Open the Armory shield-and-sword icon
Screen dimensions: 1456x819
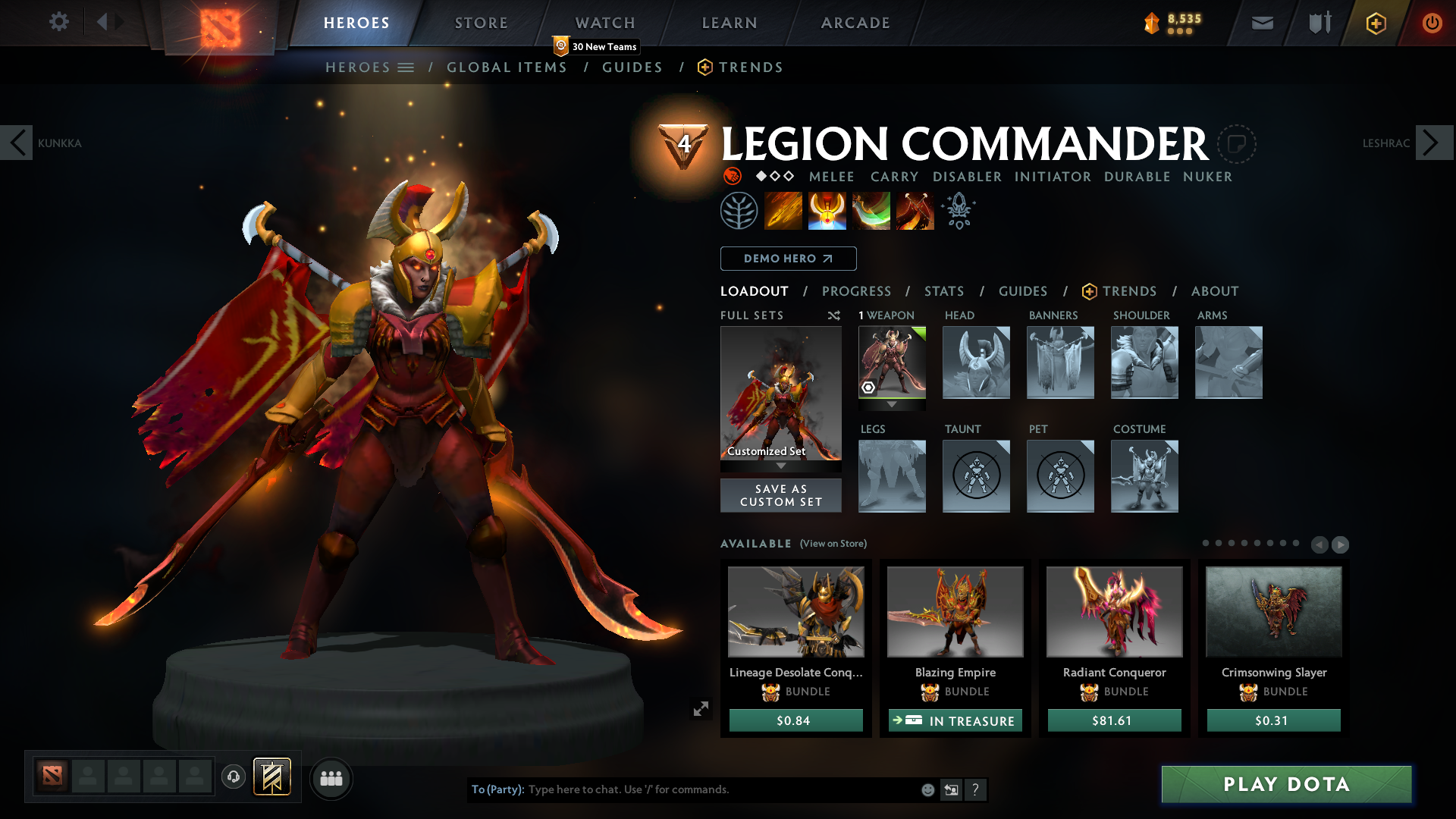pyautogui.click(x=1318, y=23)
